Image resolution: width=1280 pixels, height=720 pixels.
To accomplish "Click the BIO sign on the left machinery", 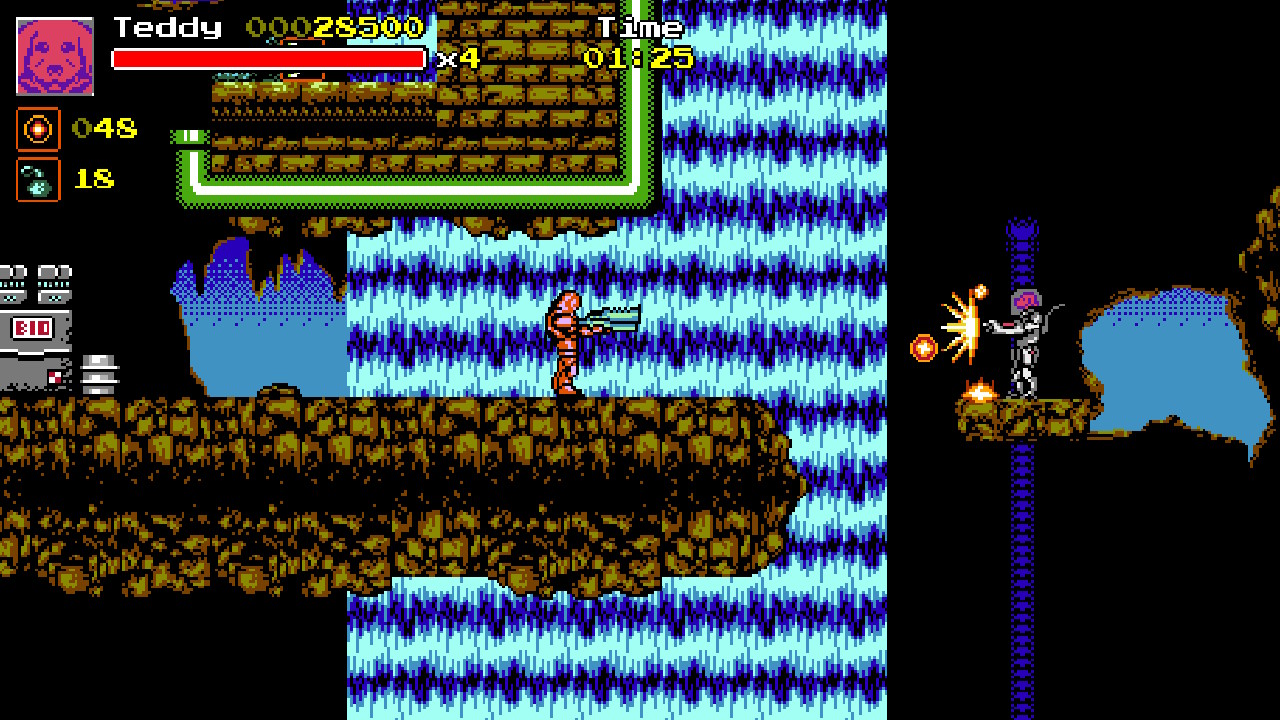I will pos(32,327).
